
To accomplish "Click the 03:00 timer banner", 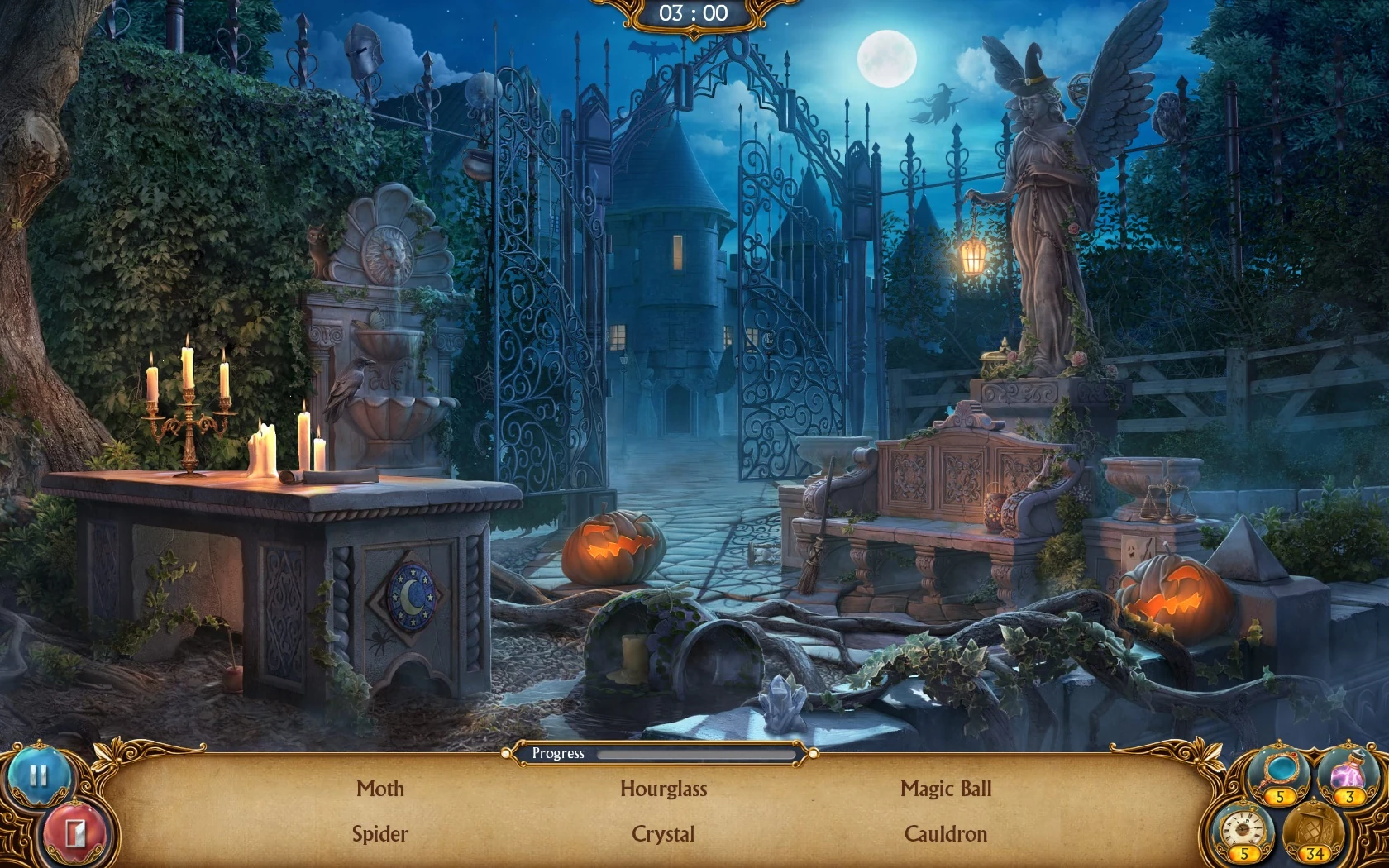I will click(694, 13).
